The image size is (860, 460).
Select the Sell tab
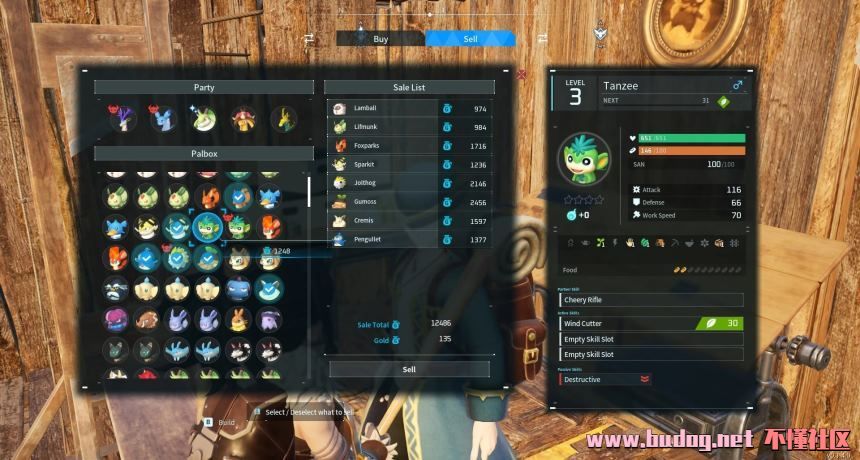470,38
